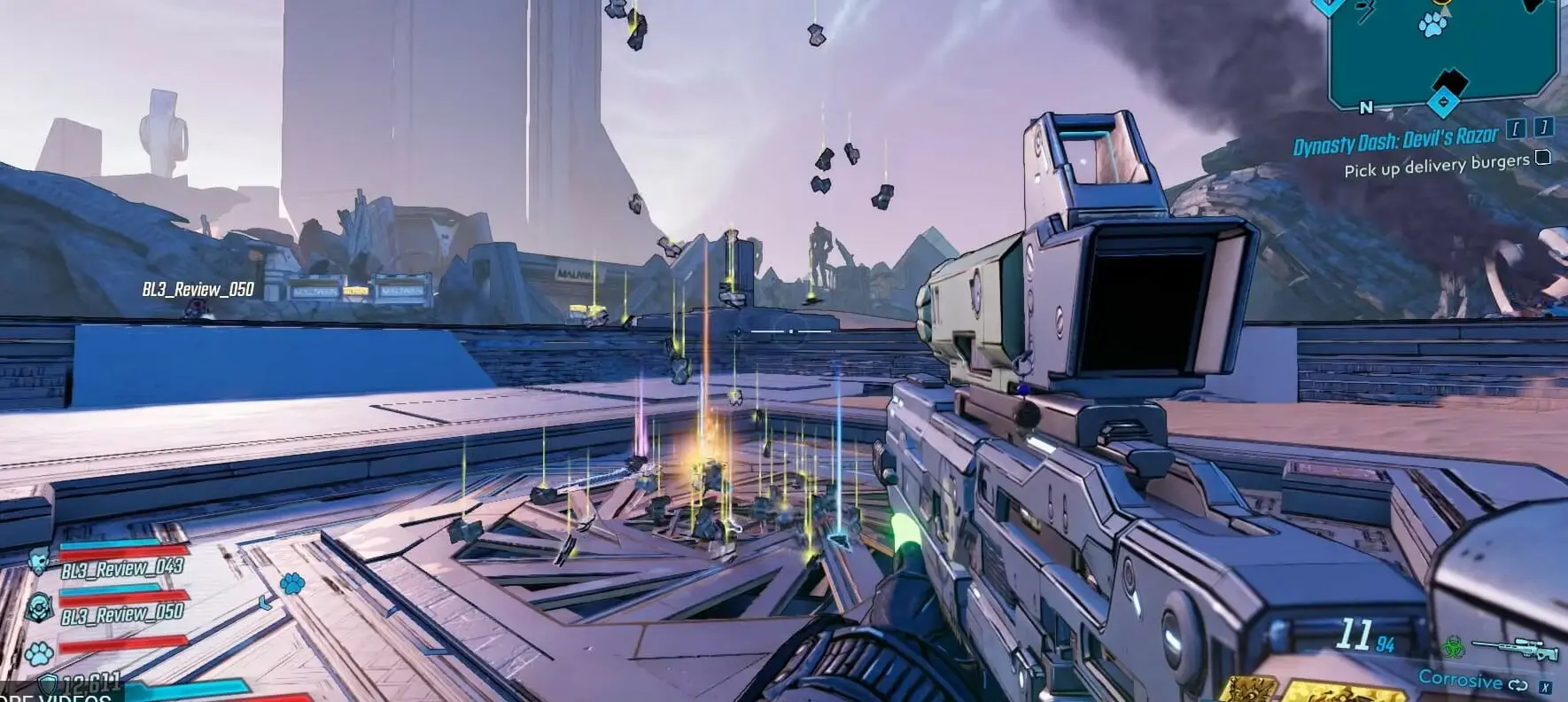Click the biohazard icon near the ammo counter
The height and width of the screenshot is (702, 1568).
[x=1455, y=646]
